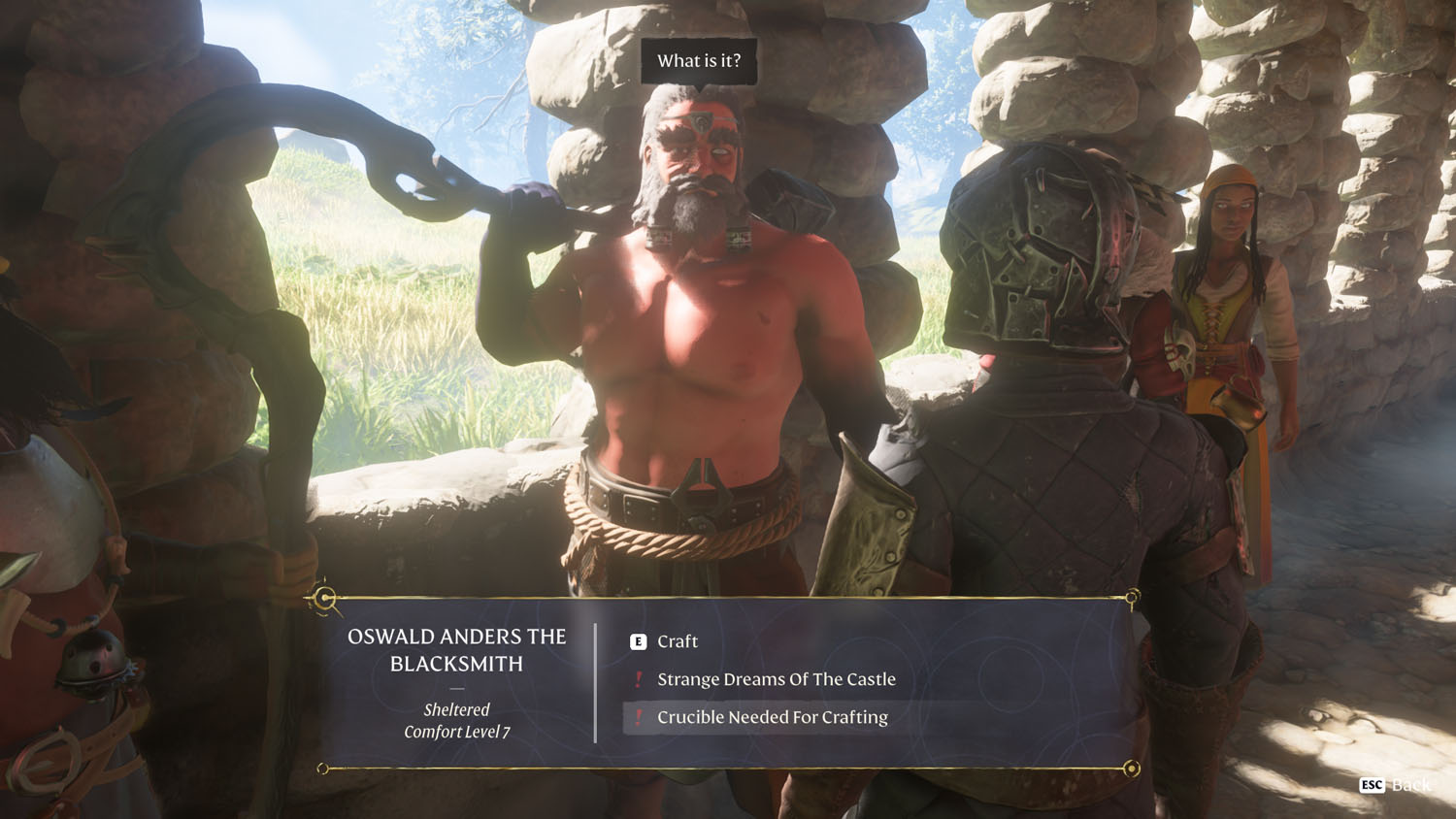
Task: Click the Sheltered status text
Action: tap(456, 709)
